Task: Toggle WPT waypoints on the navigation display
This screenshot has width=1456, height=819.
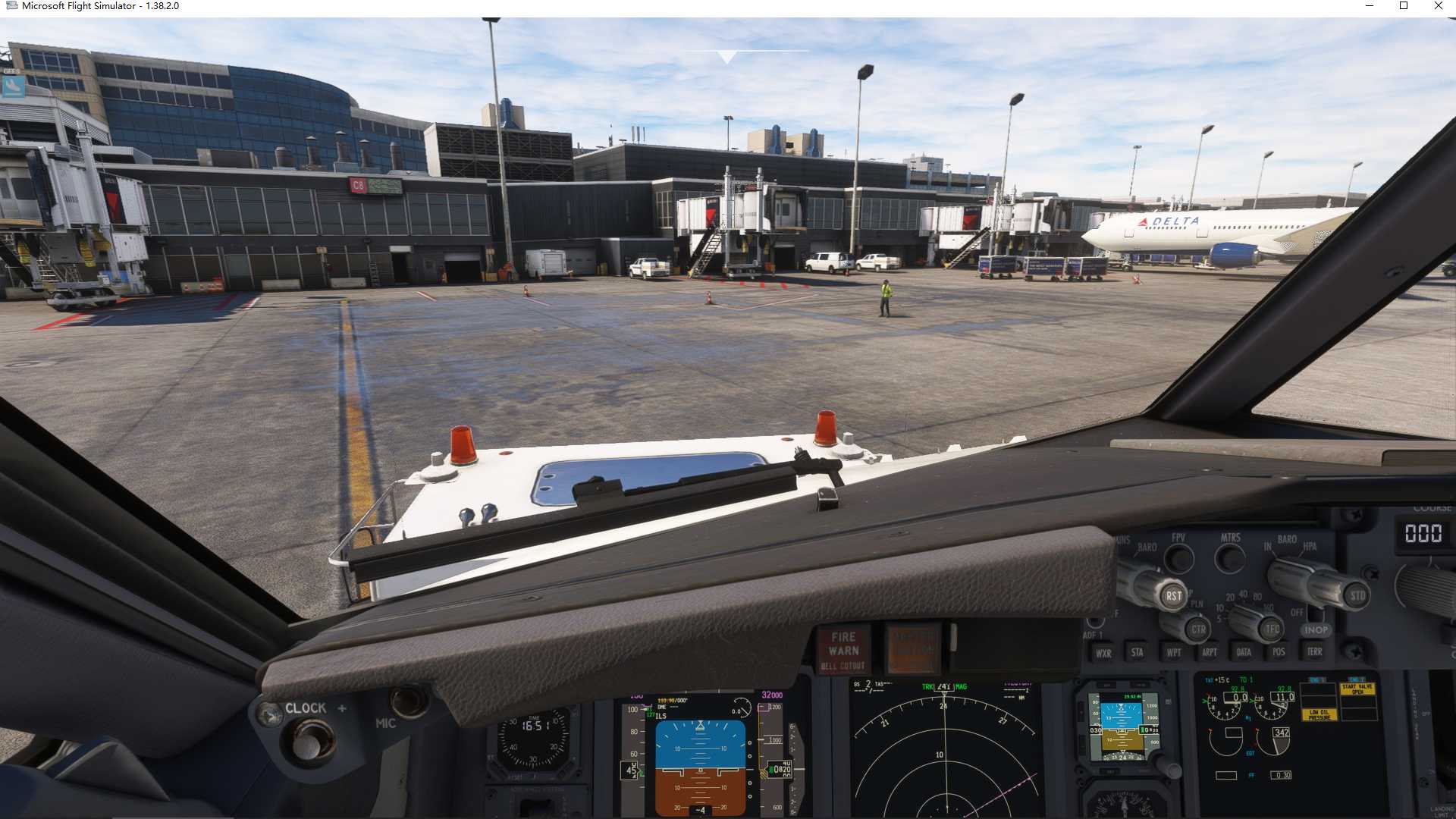Action: 1174,652
